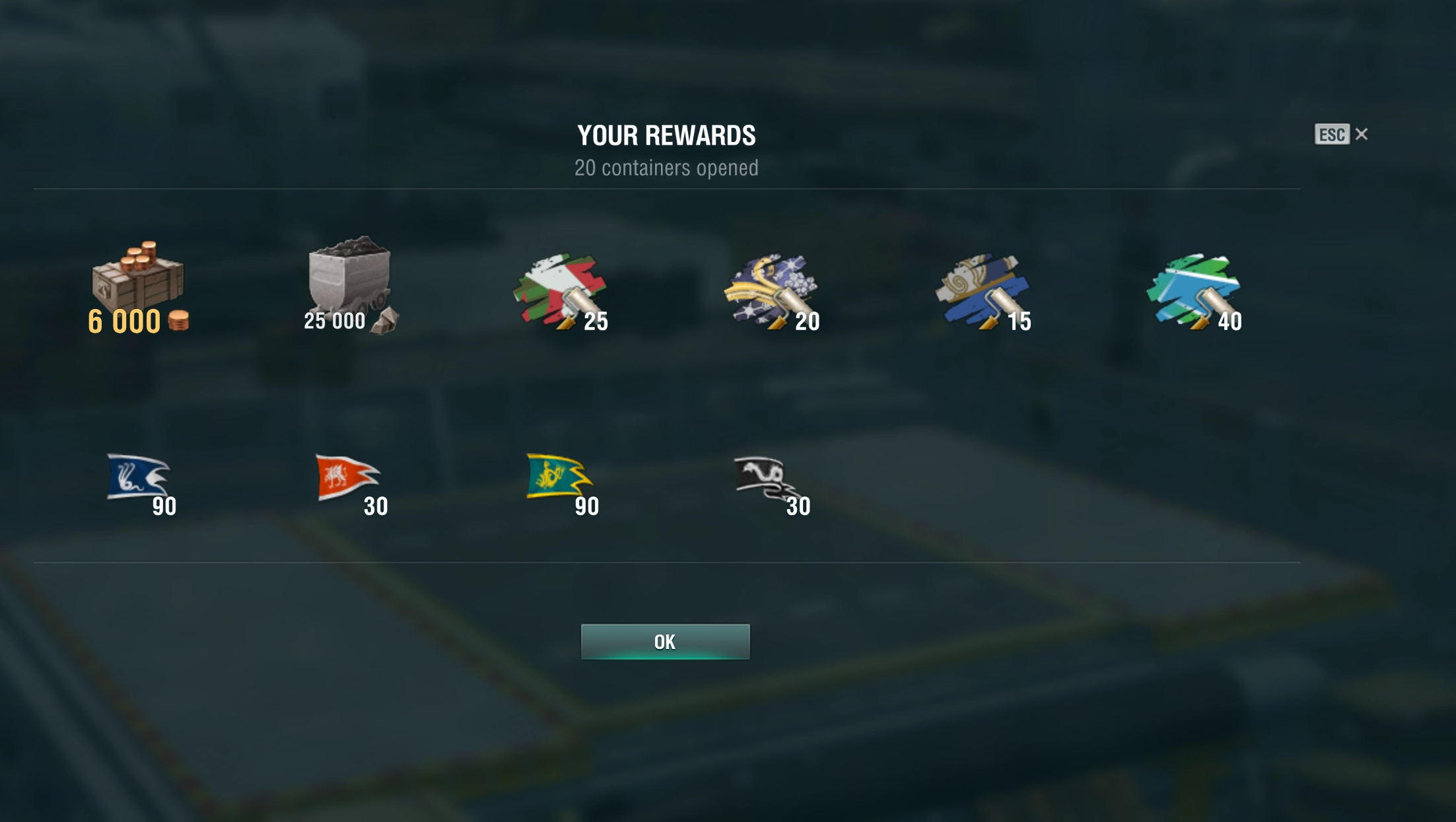
Task: Inspect the red-white-green camouflage reward
Action: coord(561,289)
